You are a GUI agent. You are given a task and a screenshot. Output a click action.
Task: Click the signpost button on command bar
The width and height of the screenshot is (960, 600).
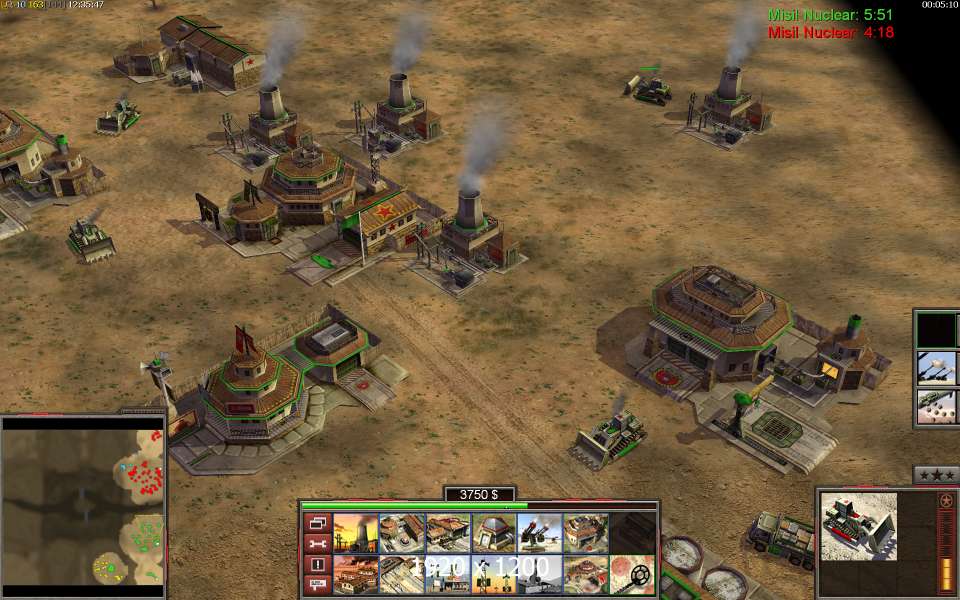318,585
